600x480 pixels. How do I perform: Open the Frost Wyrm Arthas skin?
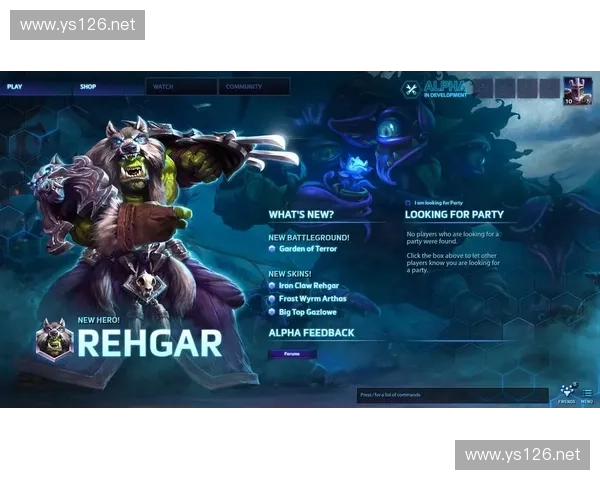[311, 299]
